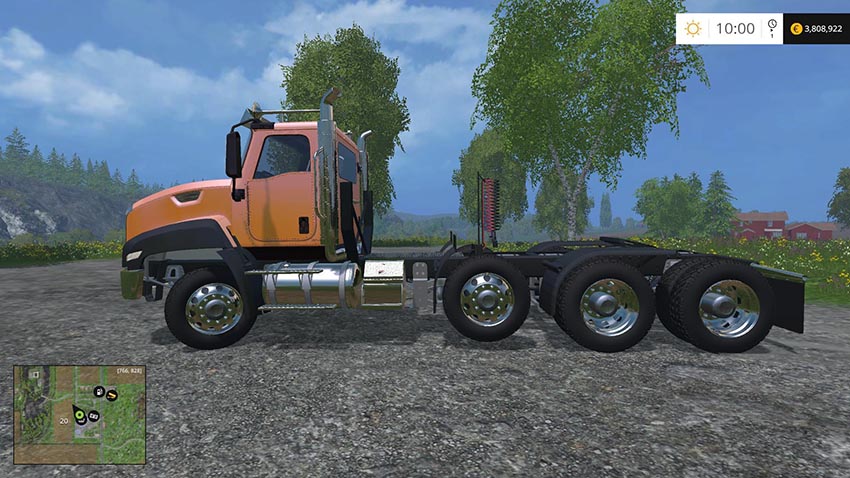Click the sun weather icon

click(x=692, y=28)
